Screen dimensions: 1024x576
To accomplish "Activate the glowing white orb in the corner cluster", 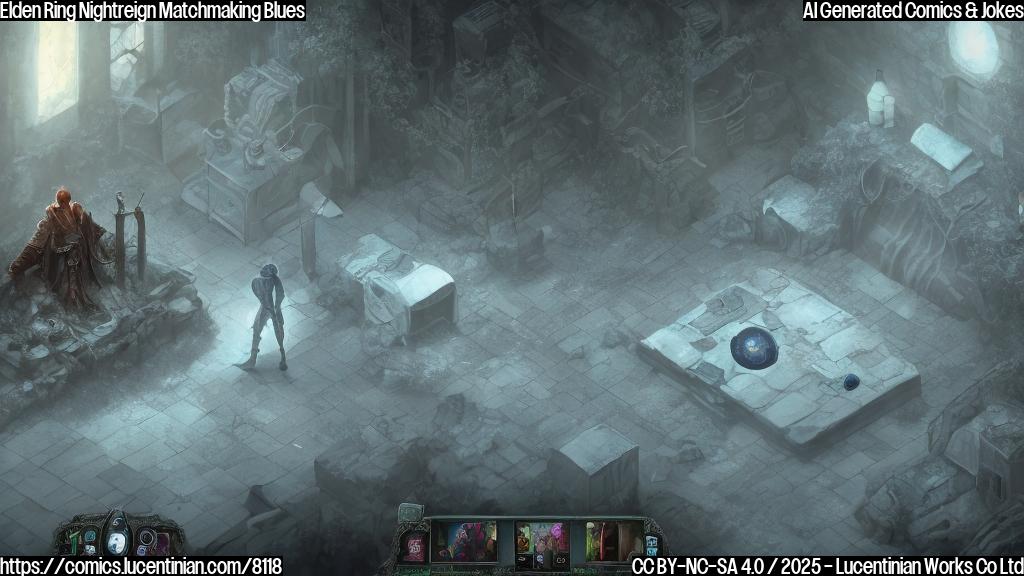I will point(117,541).
